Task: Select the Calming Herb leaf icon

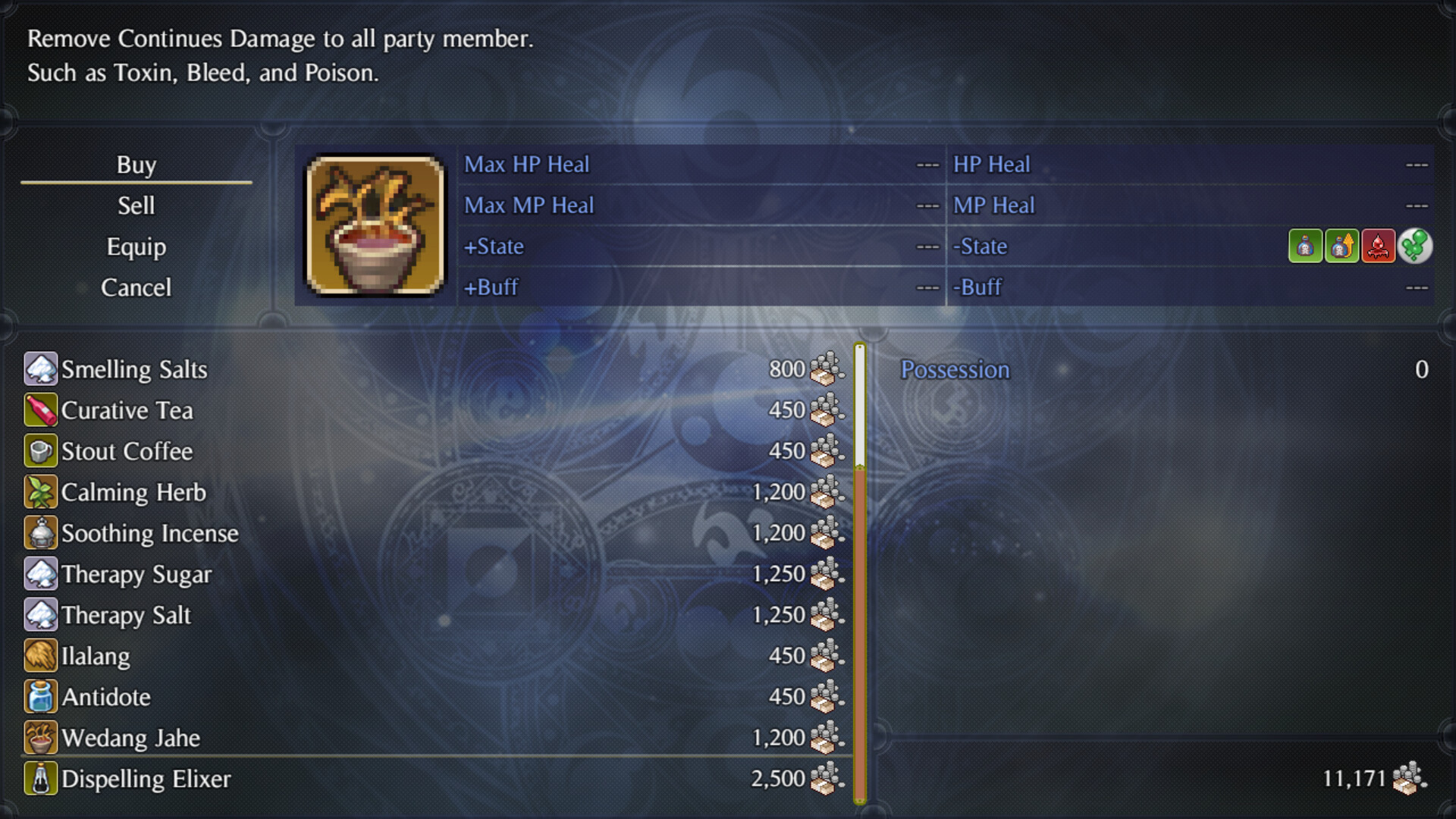Action: pos(40,491)
